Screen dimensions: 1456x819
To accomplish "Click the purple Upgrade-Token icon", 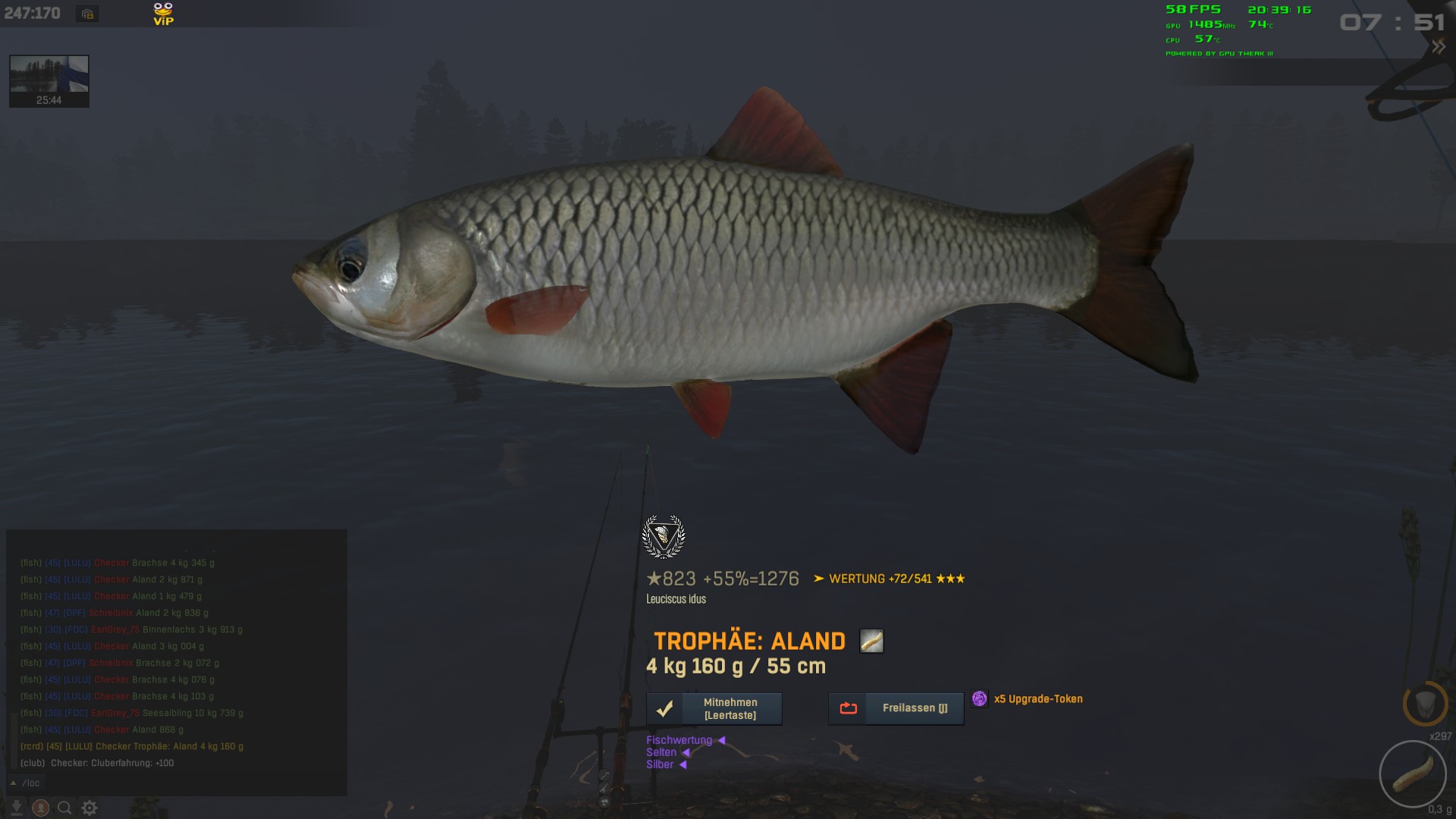I will coord(980,698).
